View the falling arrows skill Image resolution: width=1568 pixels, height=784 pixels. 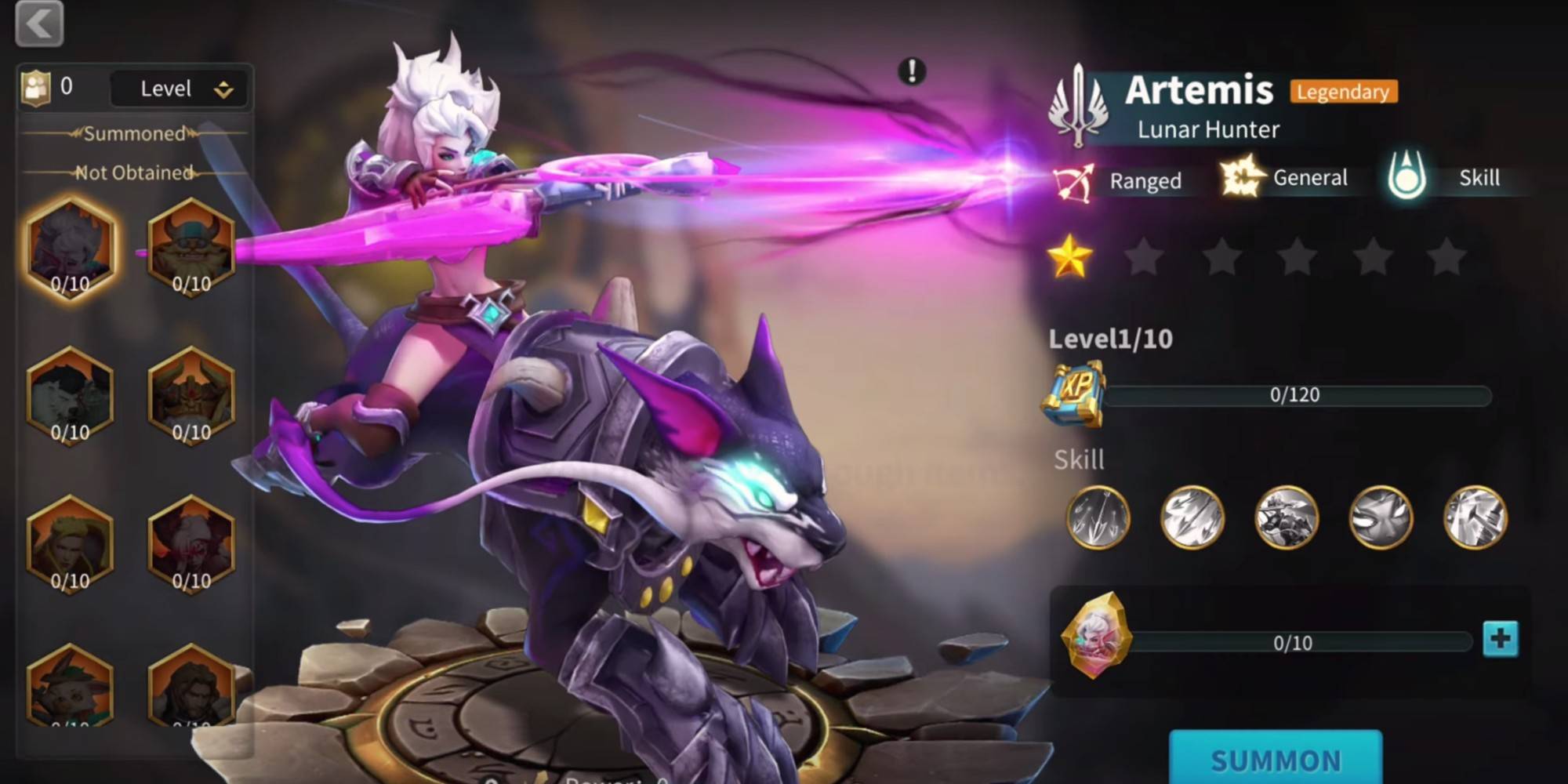pos(1098,517)
